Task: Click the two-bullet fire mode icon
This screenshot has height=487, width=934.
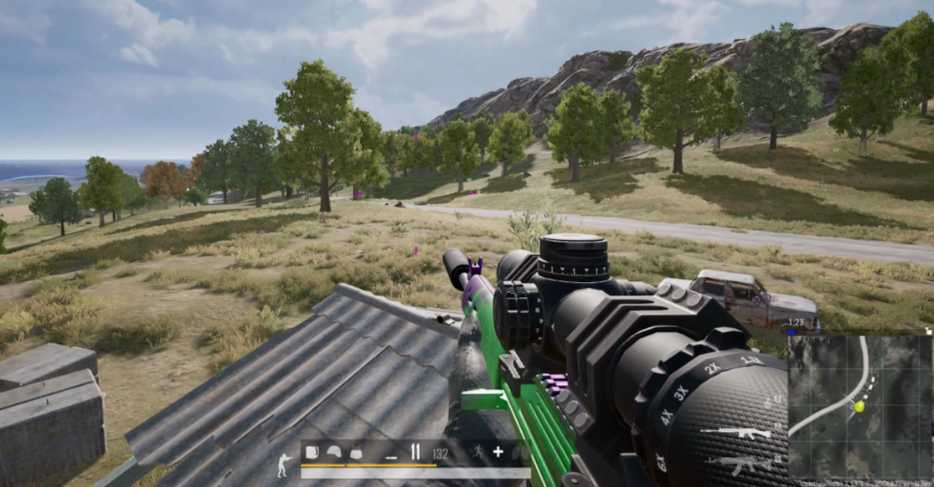Action: pyautogui.click(x=416, y=452)
